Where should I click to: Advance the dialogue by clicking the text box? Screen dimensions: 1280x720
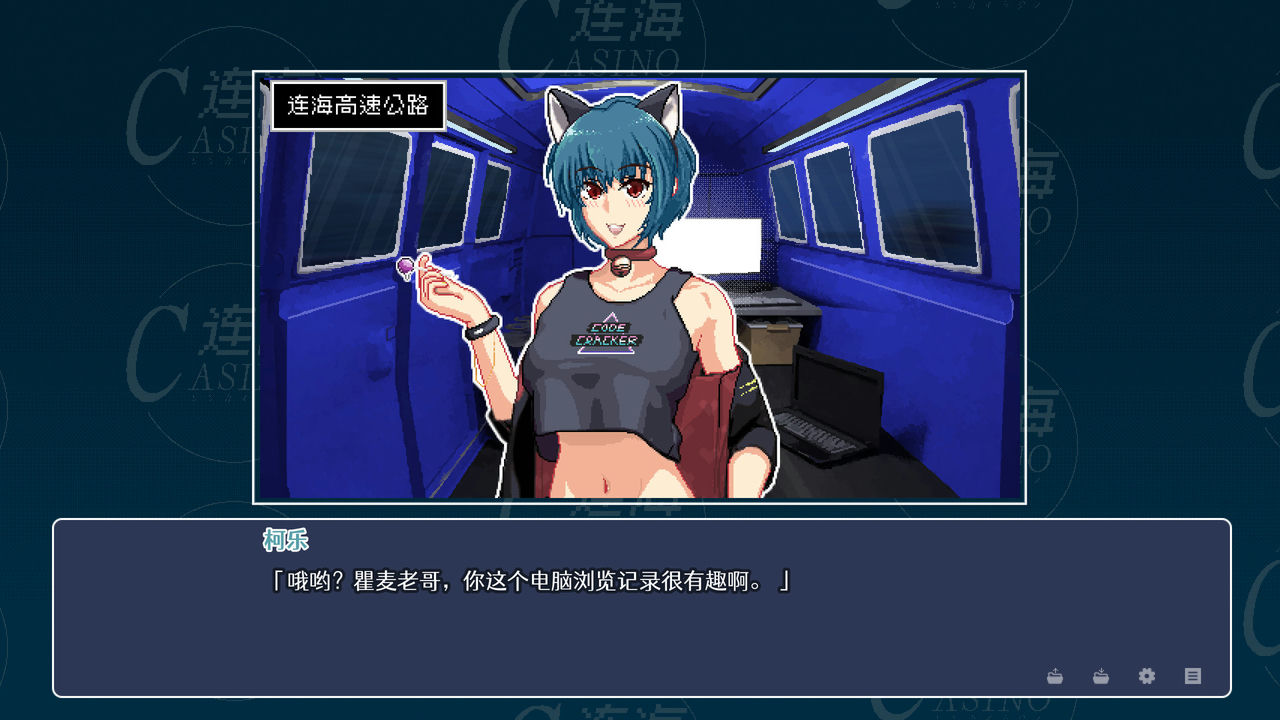[x=640, y=620]
